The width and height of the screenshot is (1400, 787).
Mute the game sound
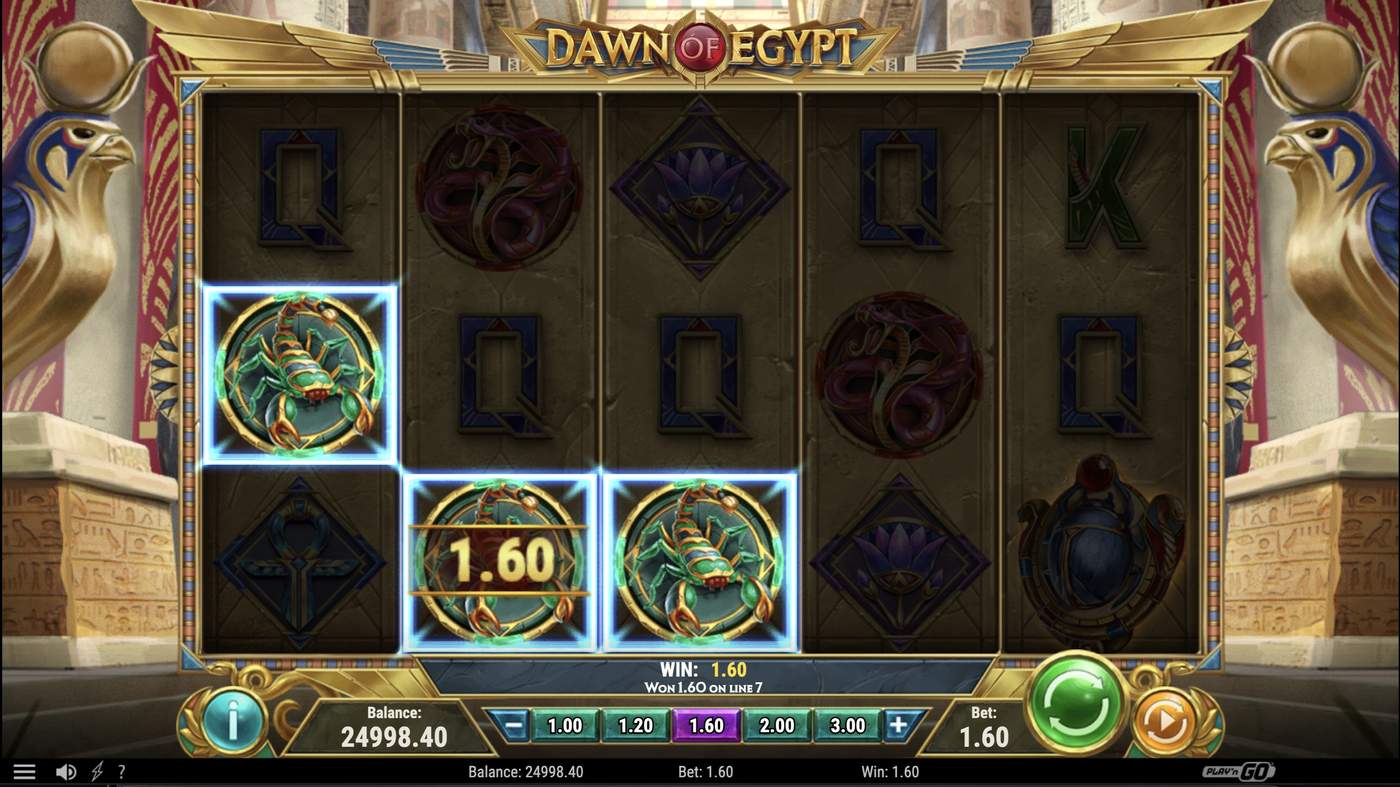[66, 770]
